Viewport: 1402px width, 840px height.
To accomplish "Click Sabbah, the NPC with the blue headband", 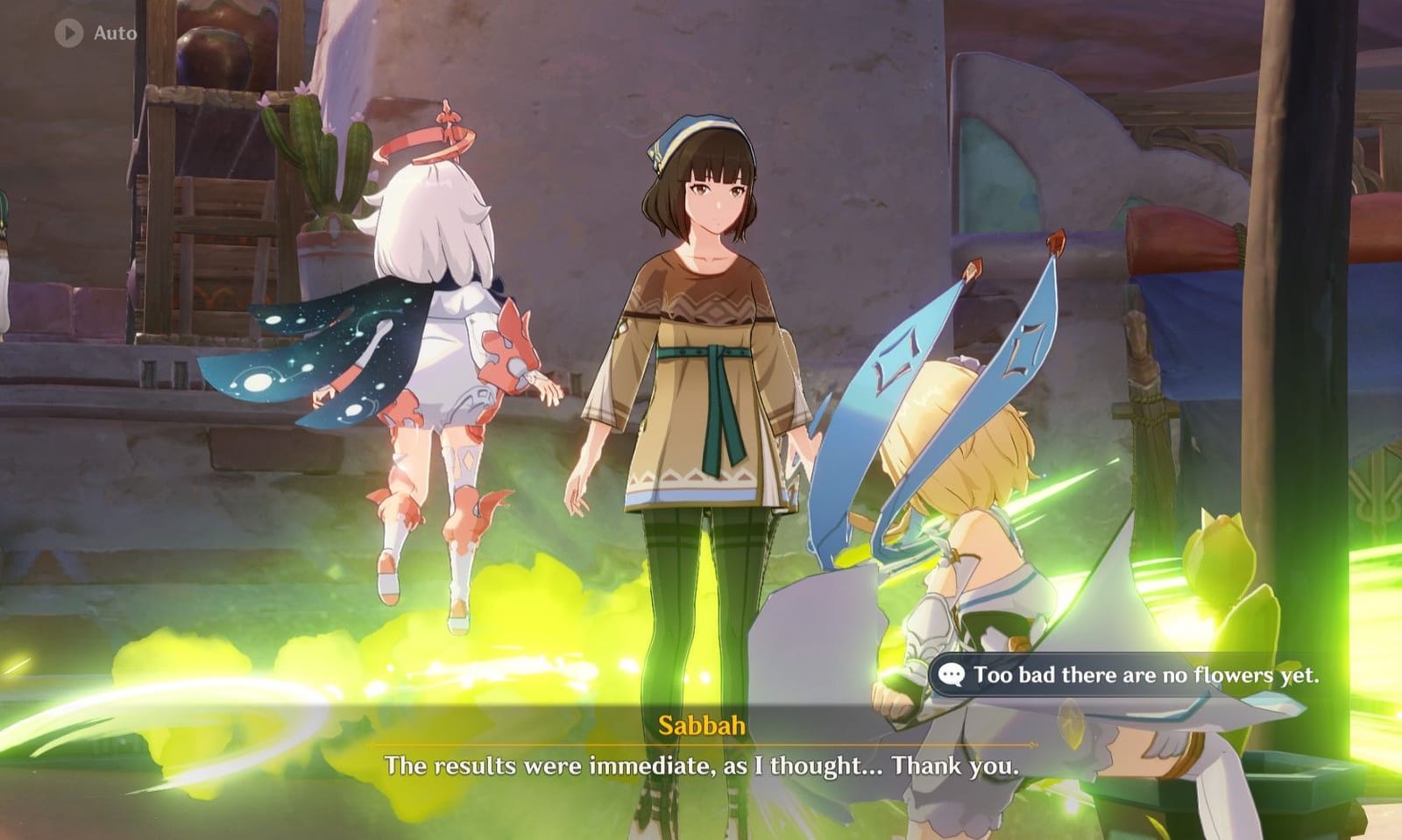I will tap(701, 350).
